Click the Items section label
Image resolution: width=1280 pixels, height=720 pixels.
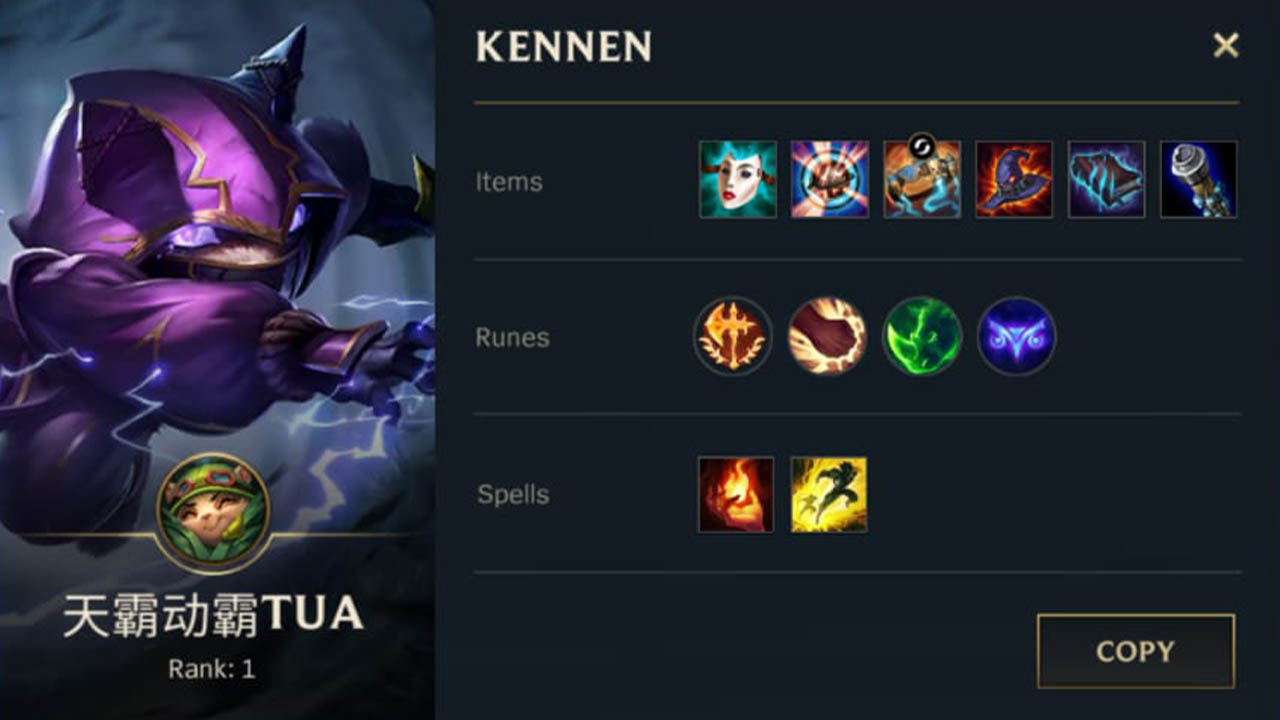tap(509, 182)
